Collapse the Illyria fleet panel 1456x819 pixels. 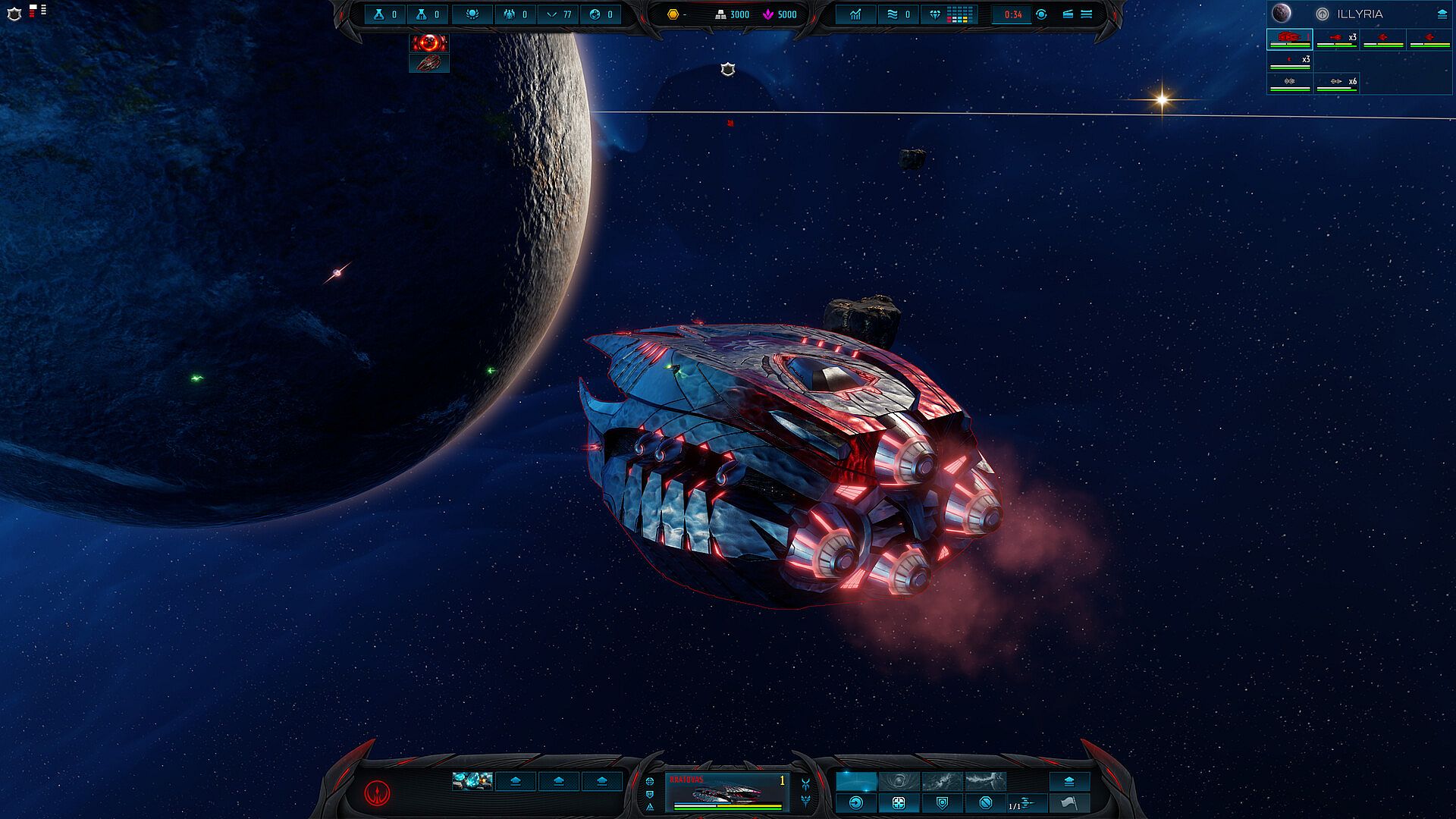[1442, 14]
